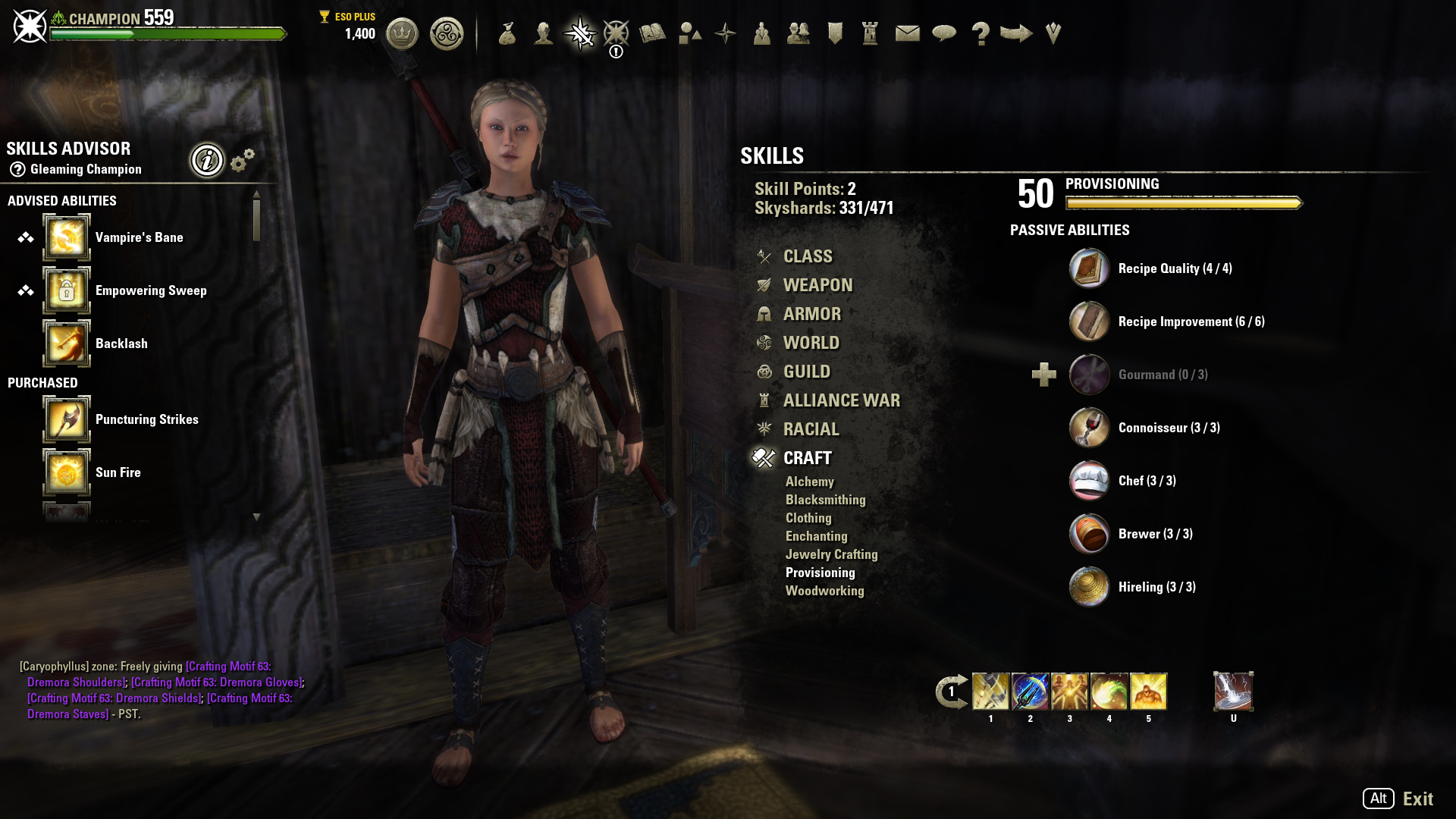Open the journal book icon
The width and height of the screenshot is (1456, 819).
pos(652,33)
